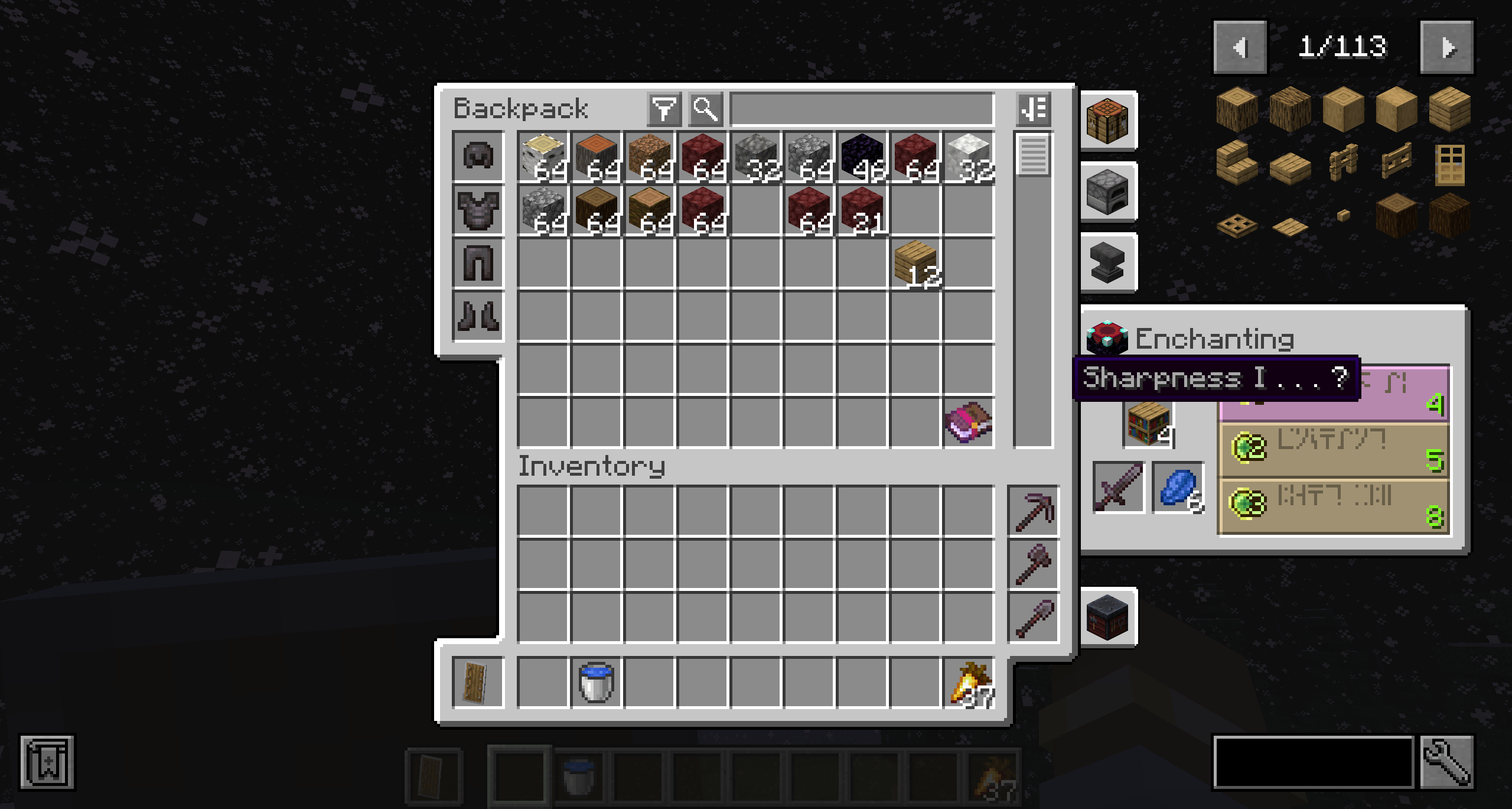1512x809 pixels.
Task: Click the magnifying glass search icon
Action: click(705, 108)
